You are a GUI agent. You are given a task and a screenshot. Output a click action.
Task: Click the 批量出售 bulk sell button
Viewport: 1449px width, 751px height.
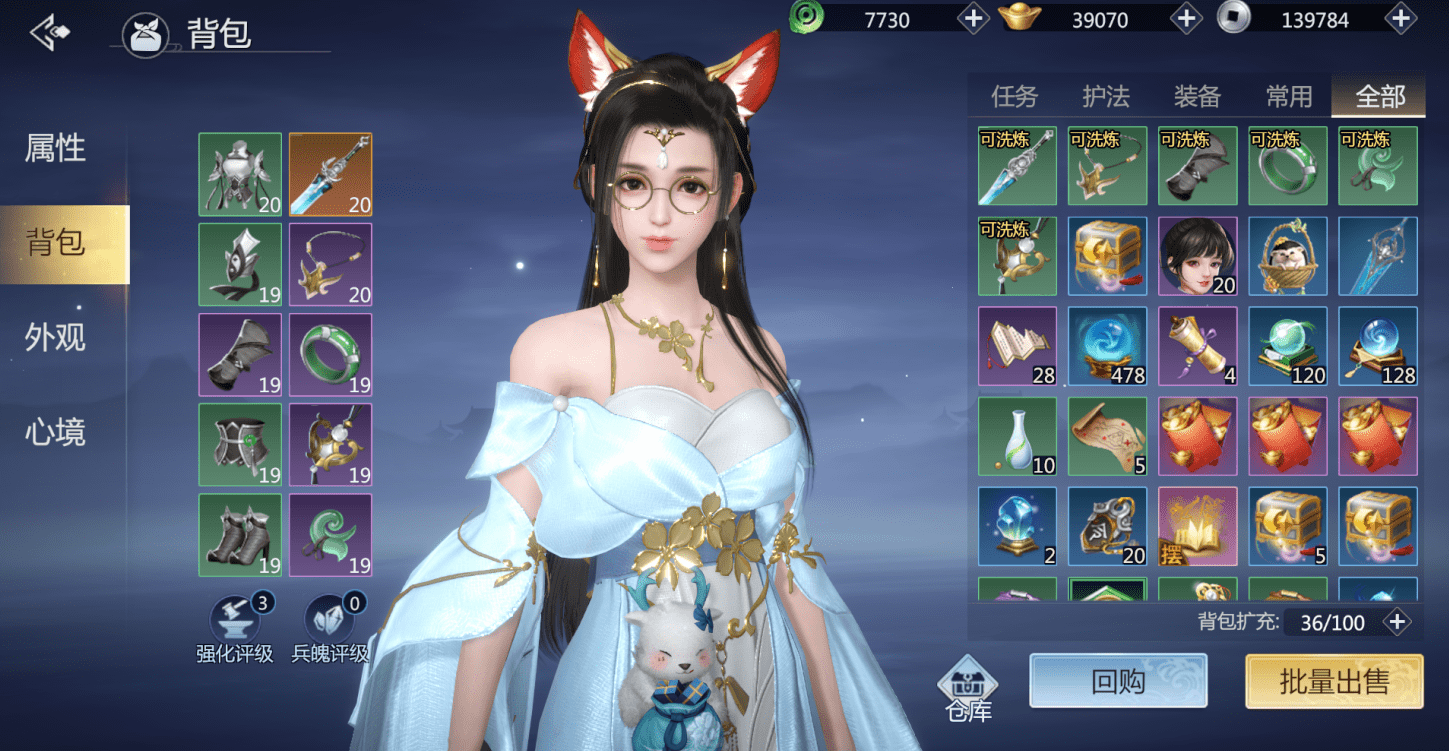[1334, 682]
